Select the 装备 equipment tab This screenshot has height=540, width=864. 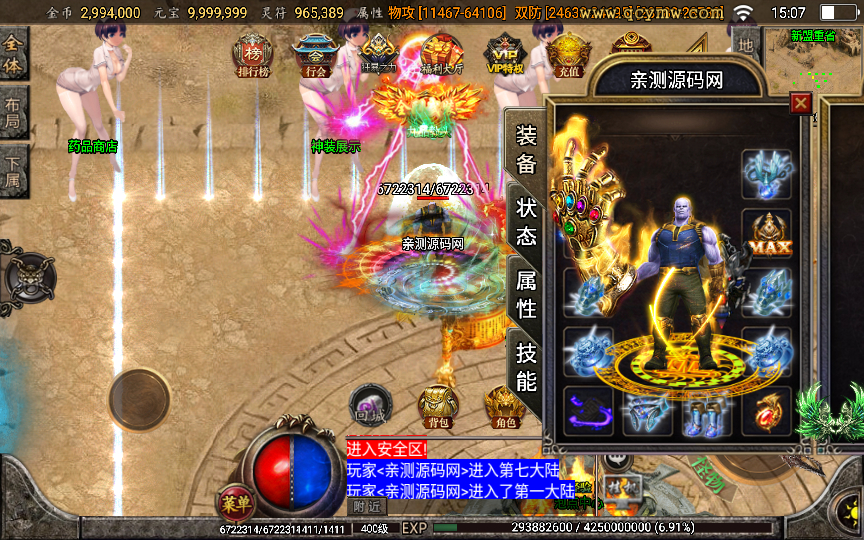(x=526, y=150)
